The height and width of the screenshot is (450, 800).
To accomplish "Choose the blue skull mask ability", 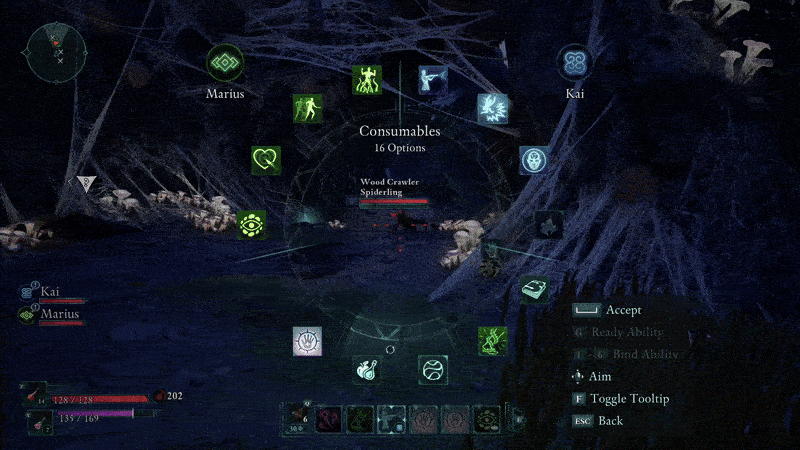I will point(534,160).
